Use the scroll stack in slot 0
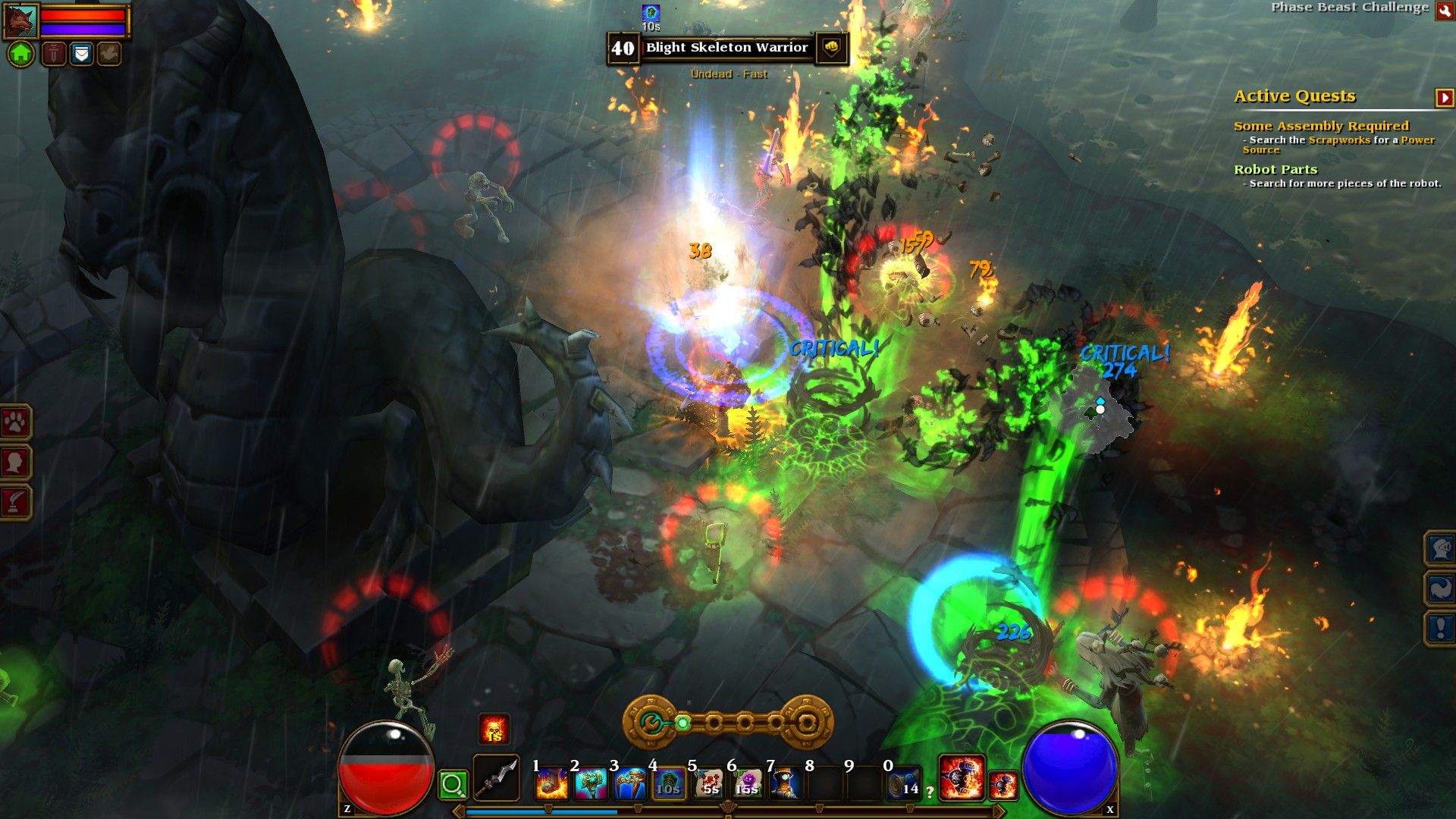This screenshot has width=1456, height=819. click(902, 784)
